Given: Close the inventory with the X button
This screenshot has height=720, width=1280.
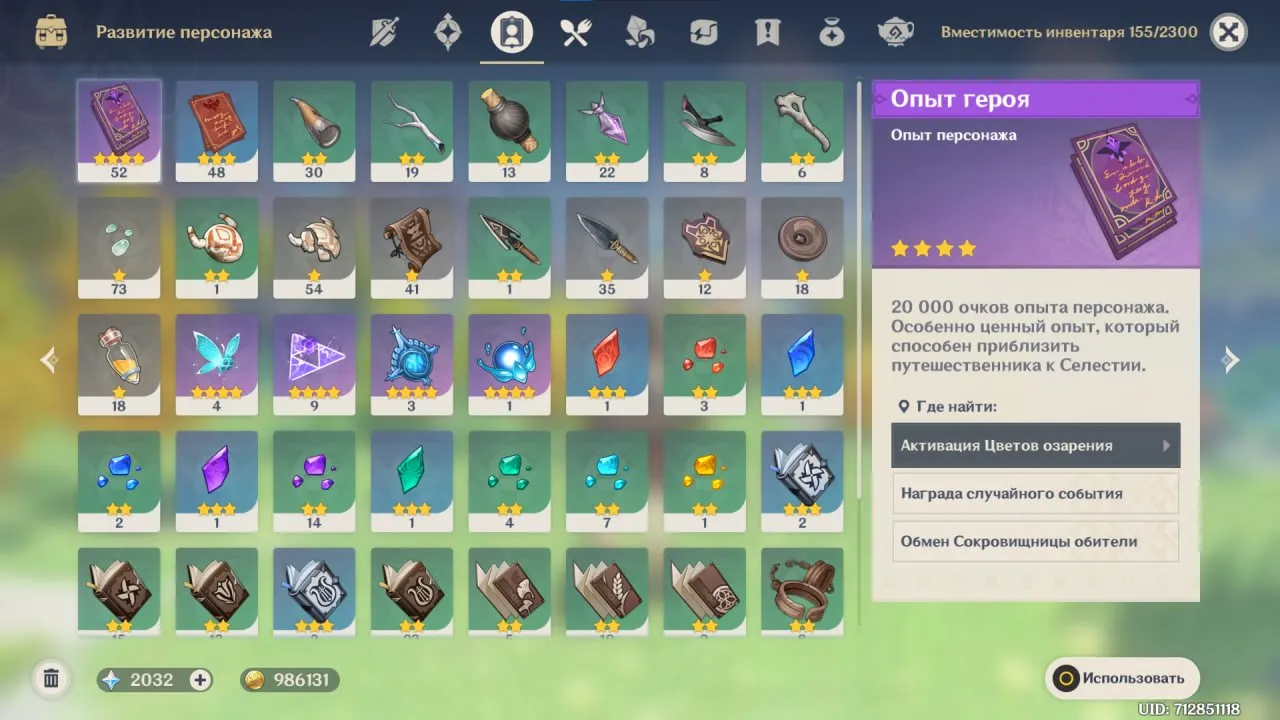Looking at the screenshot, I should pyautogui.click(x=1229, y=33).
